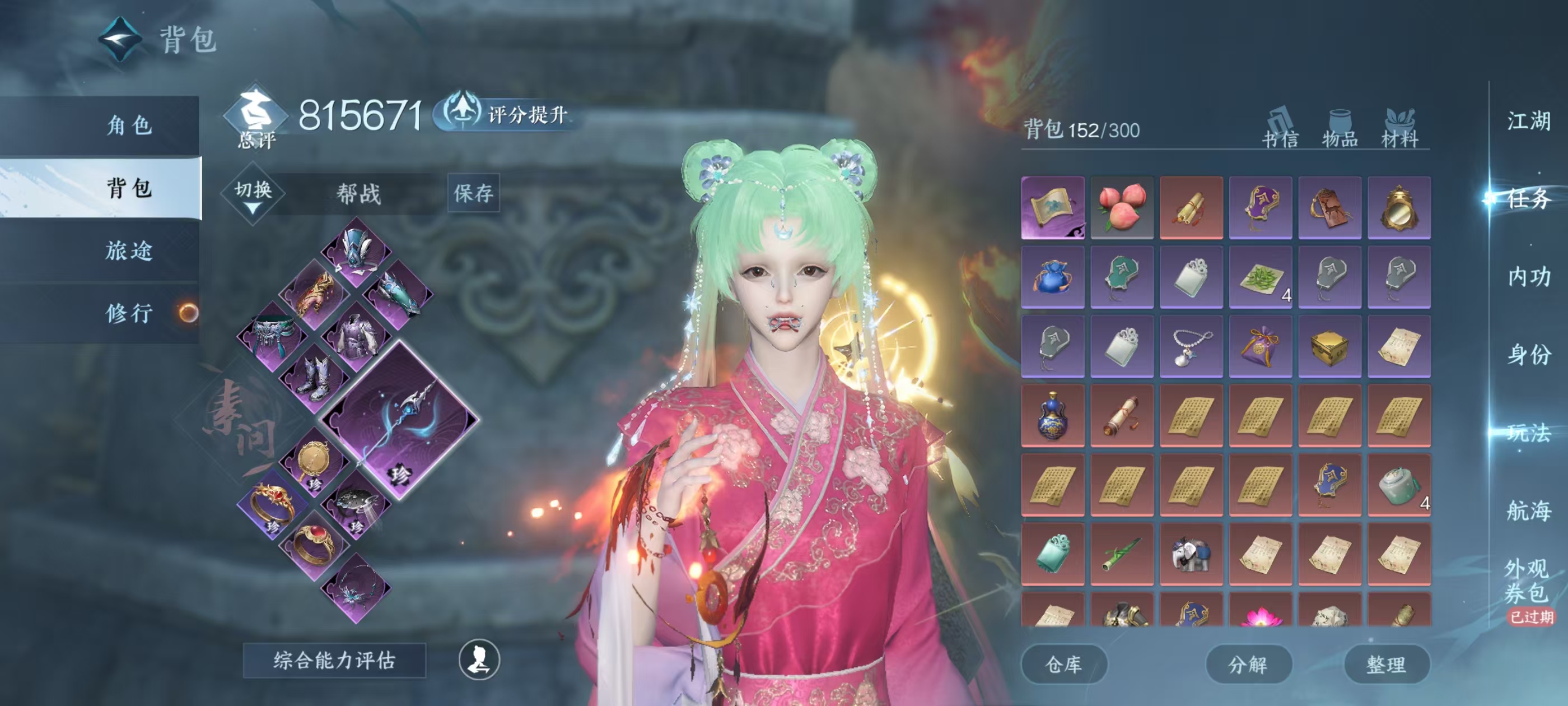Screen dimensions: 1568x706
Task: Select the blue pouch item
Action: click(x=1052, y=277)
